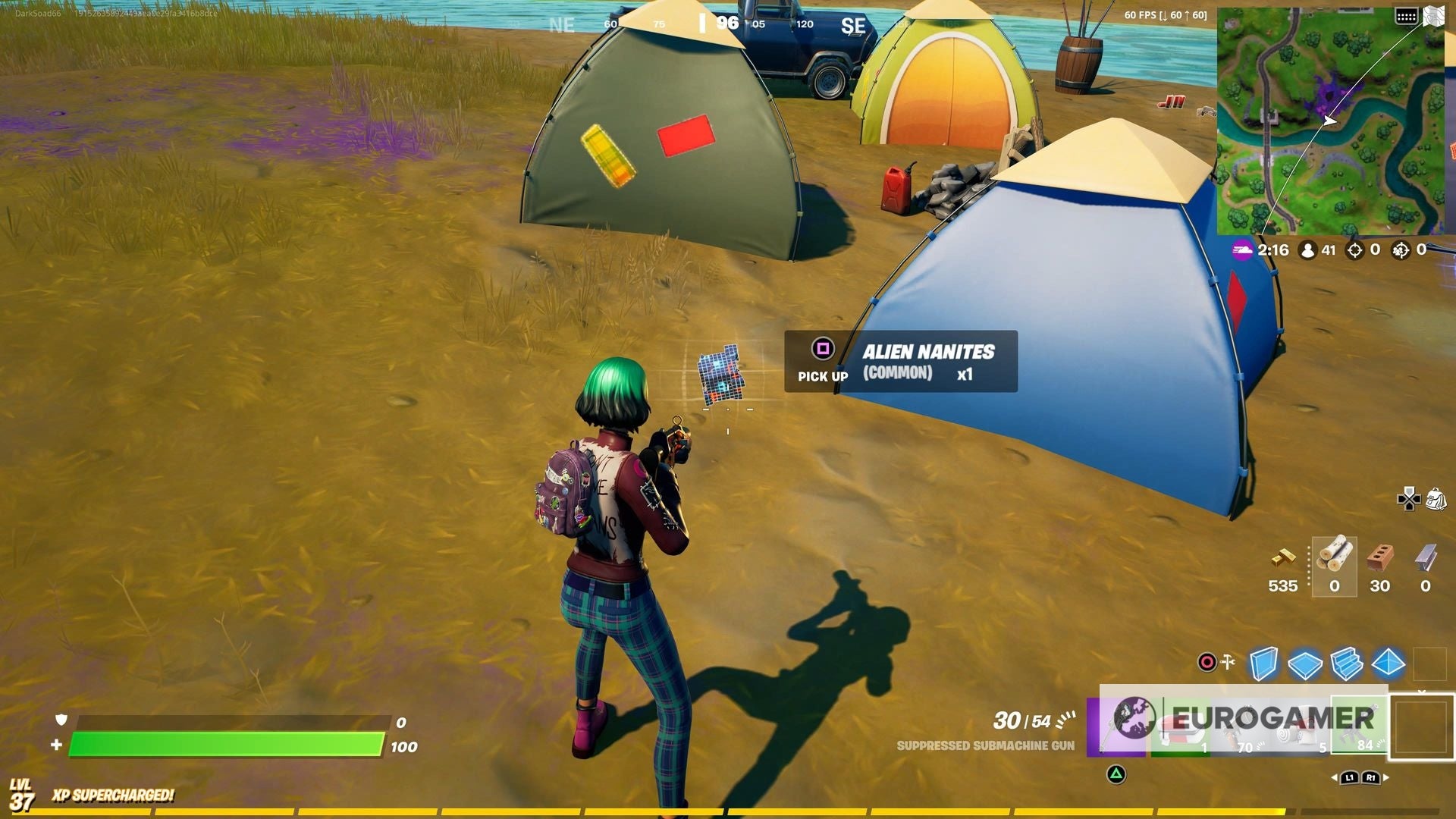Click the player count icon under the minimap
This screenshot has width=1456, height=819.
click(1309, 249)
